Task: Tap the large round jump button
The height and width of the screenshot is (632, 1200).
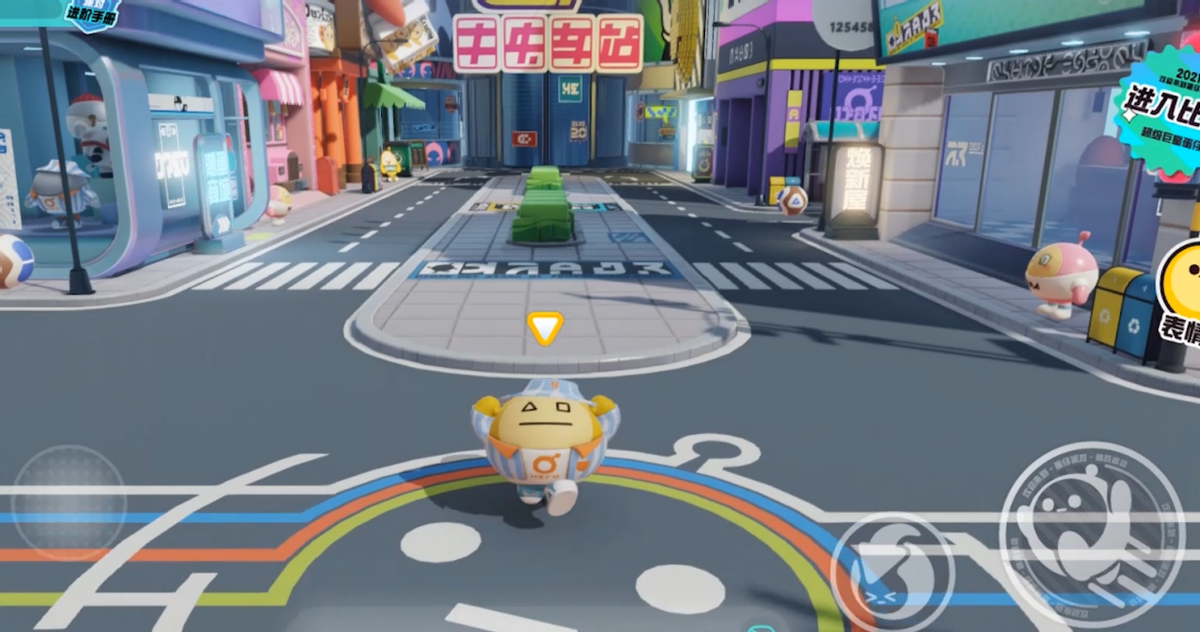Action: point(1091,535)
